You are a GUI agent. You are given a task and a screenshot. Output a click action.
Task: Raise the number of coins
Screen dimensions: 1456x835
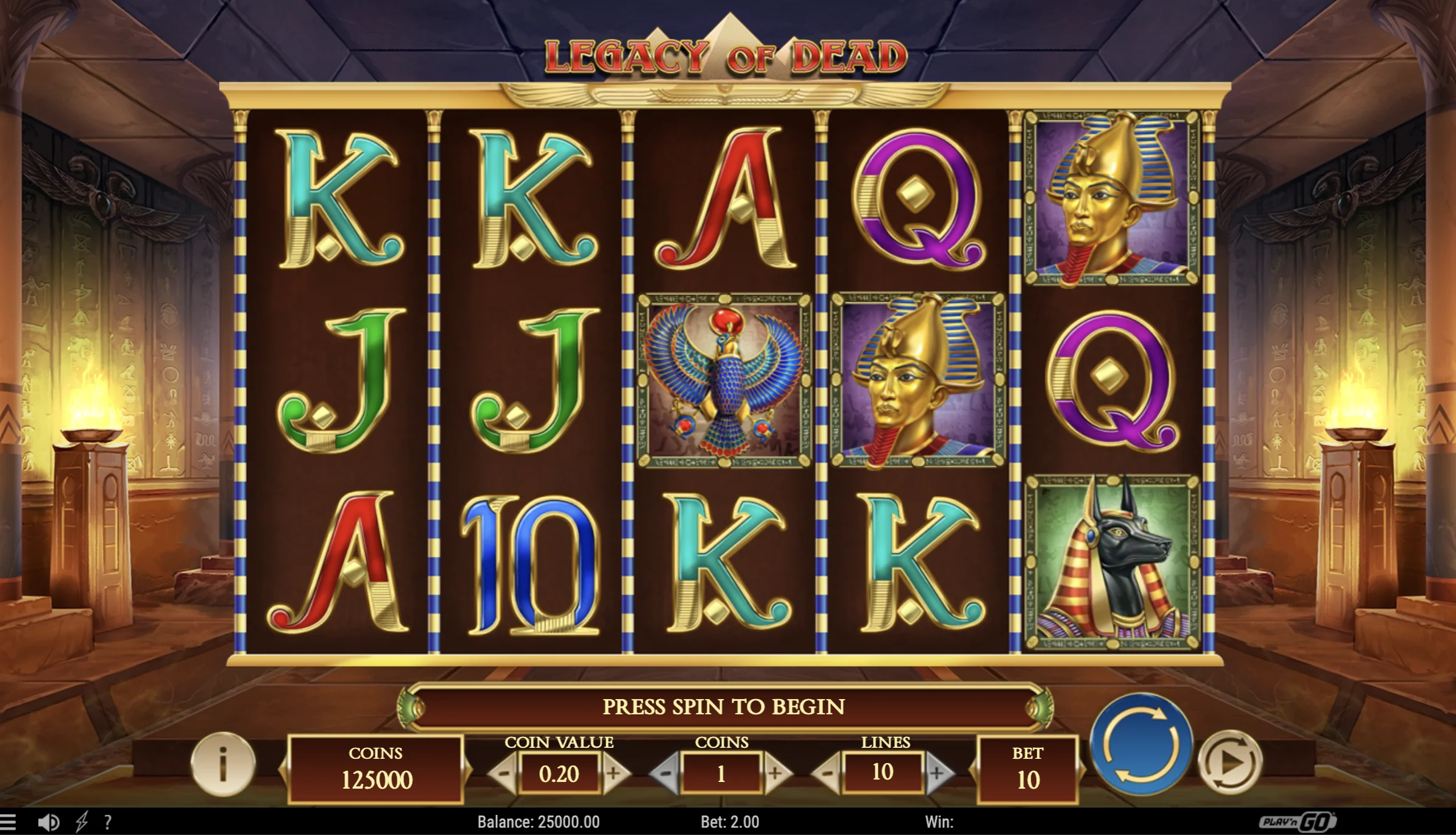coord(776,773)
